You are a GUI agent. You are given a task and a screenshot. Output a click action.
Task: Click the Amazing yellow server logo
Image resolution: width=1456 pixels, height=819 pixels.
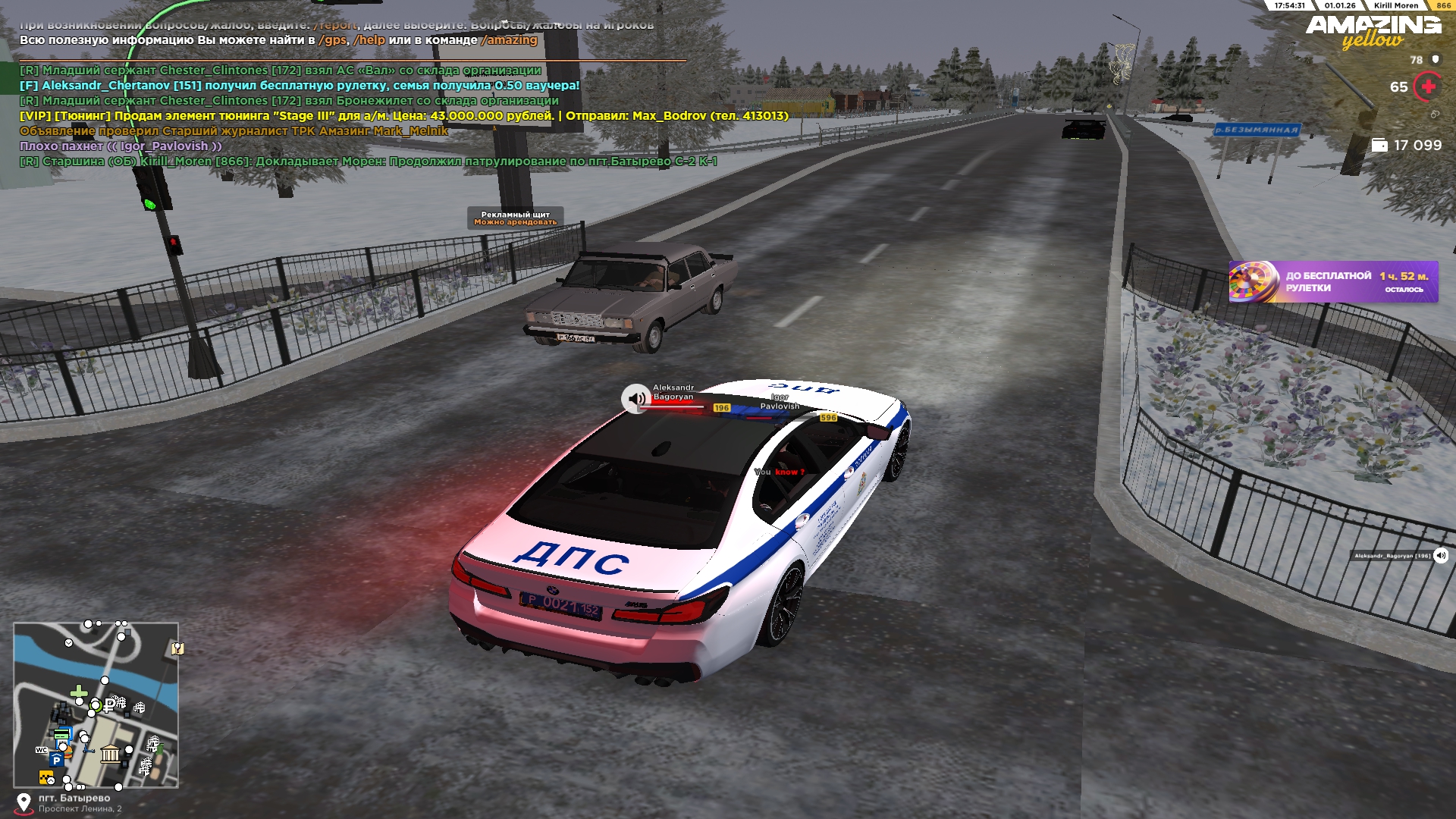click(1373, 32)
